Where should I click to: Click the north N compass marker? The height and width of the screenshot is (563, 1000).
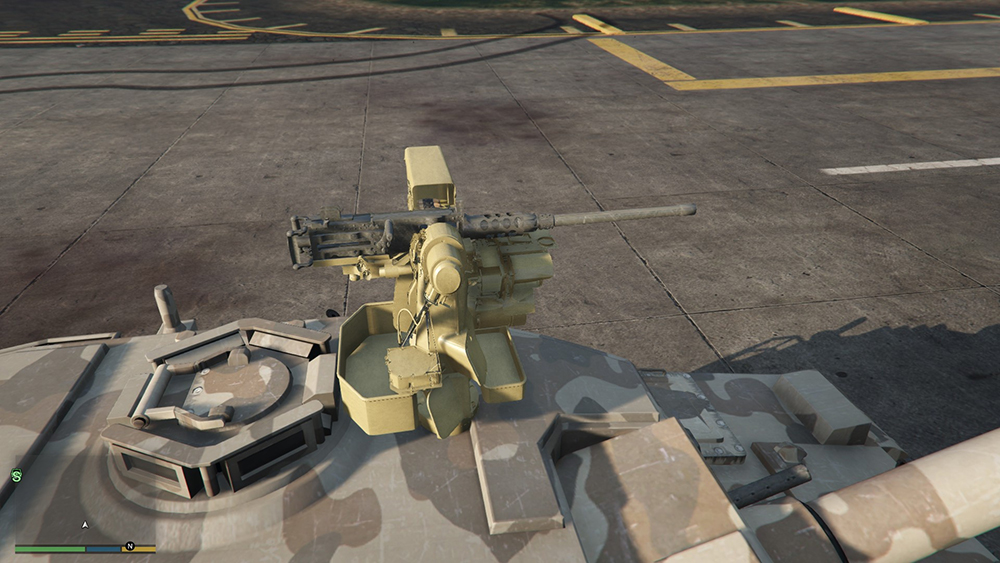coord(129,547)
